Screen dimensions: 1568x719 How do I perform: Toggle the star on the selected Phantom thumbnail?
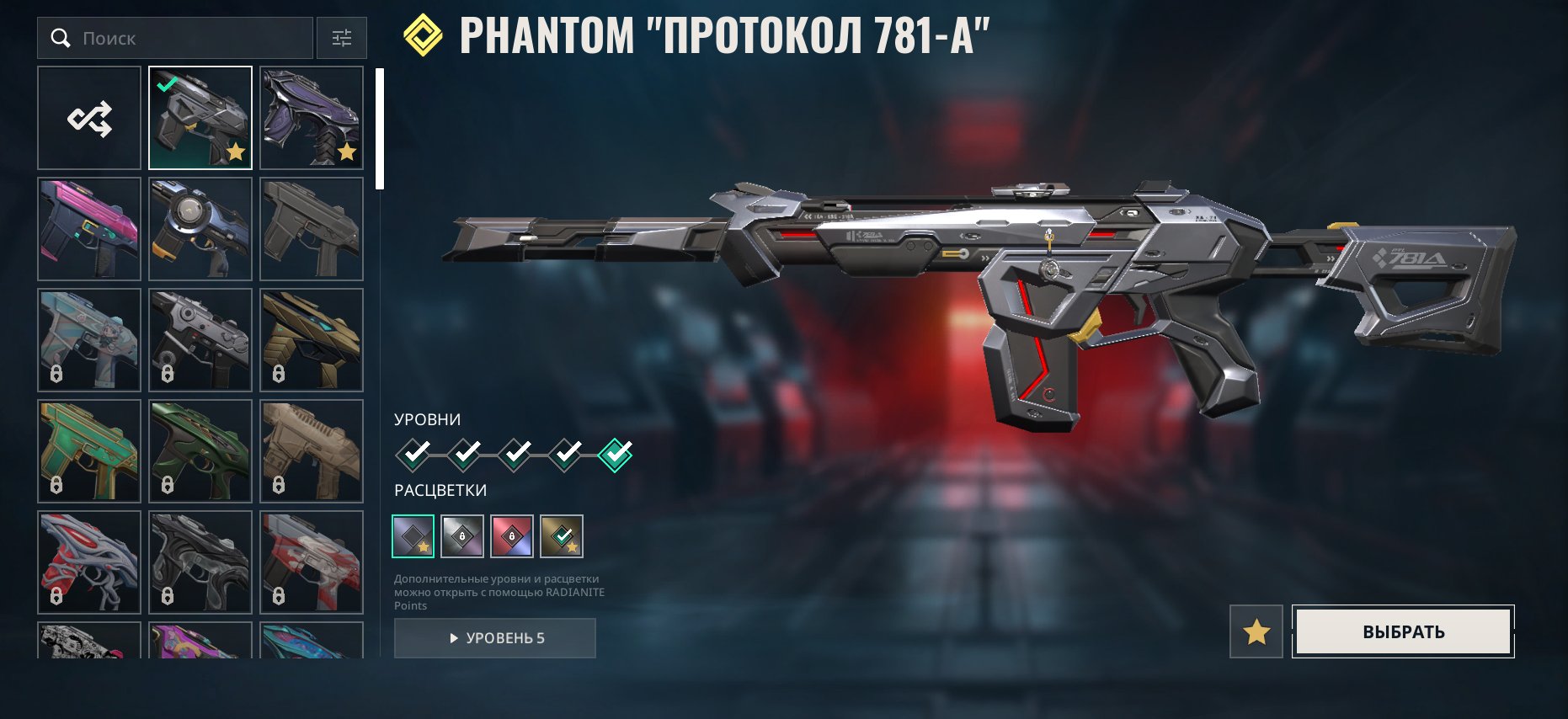point(236,153)
